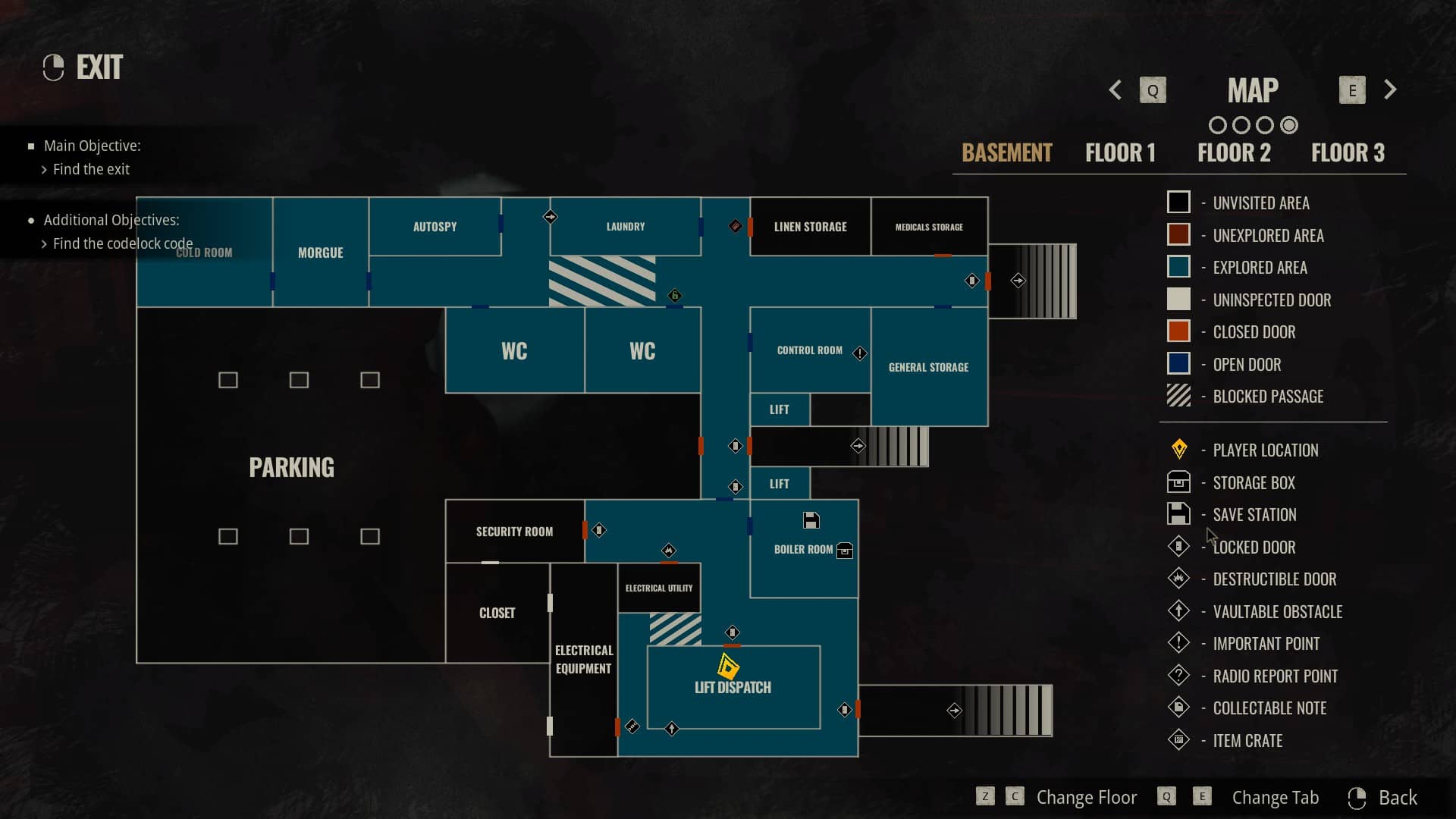1456x819 pixels.
Task: Click the Find the codelock code objective
Action: pos(122,243)
